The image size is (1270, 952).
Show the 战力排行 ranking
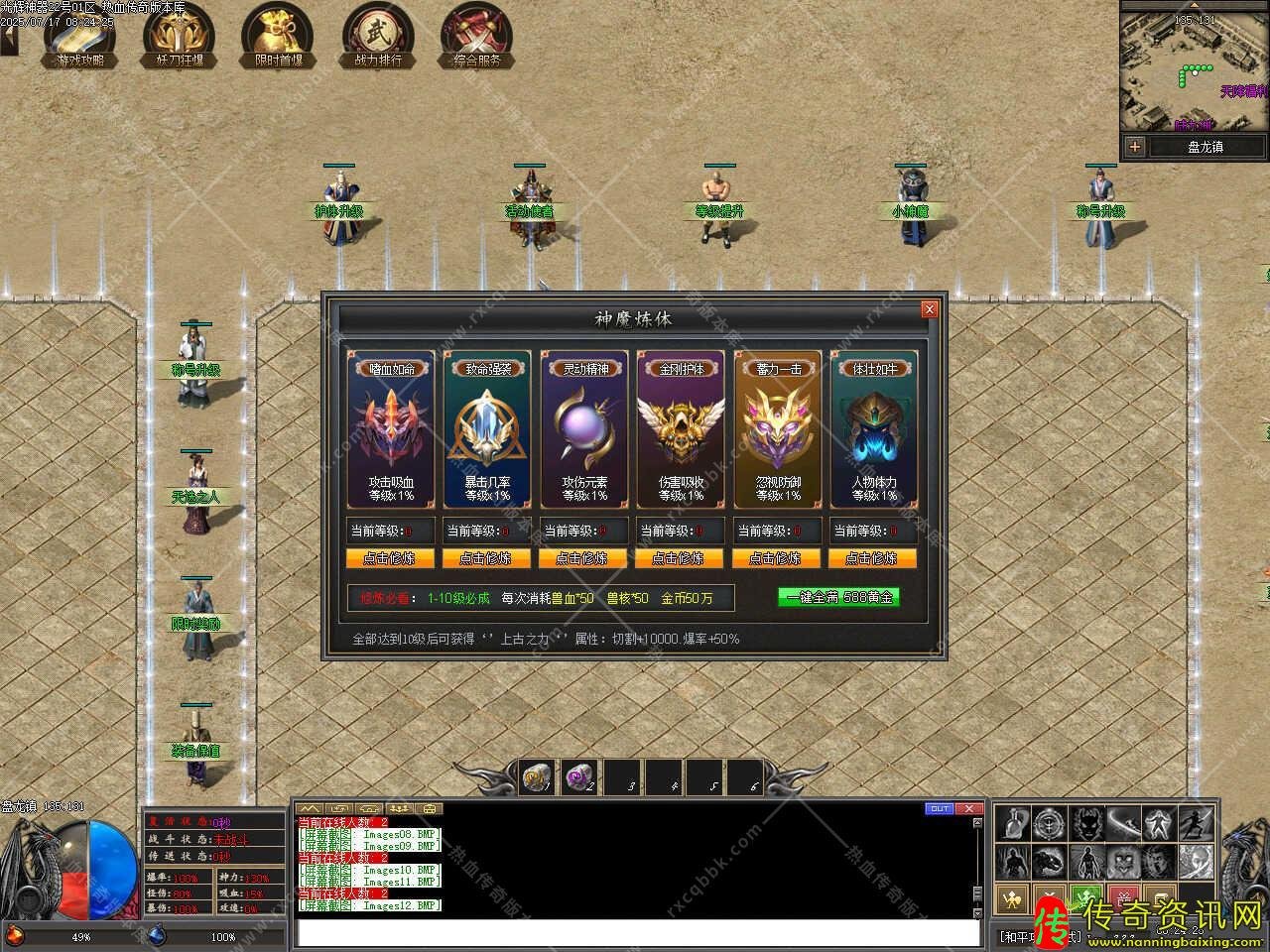378,36
